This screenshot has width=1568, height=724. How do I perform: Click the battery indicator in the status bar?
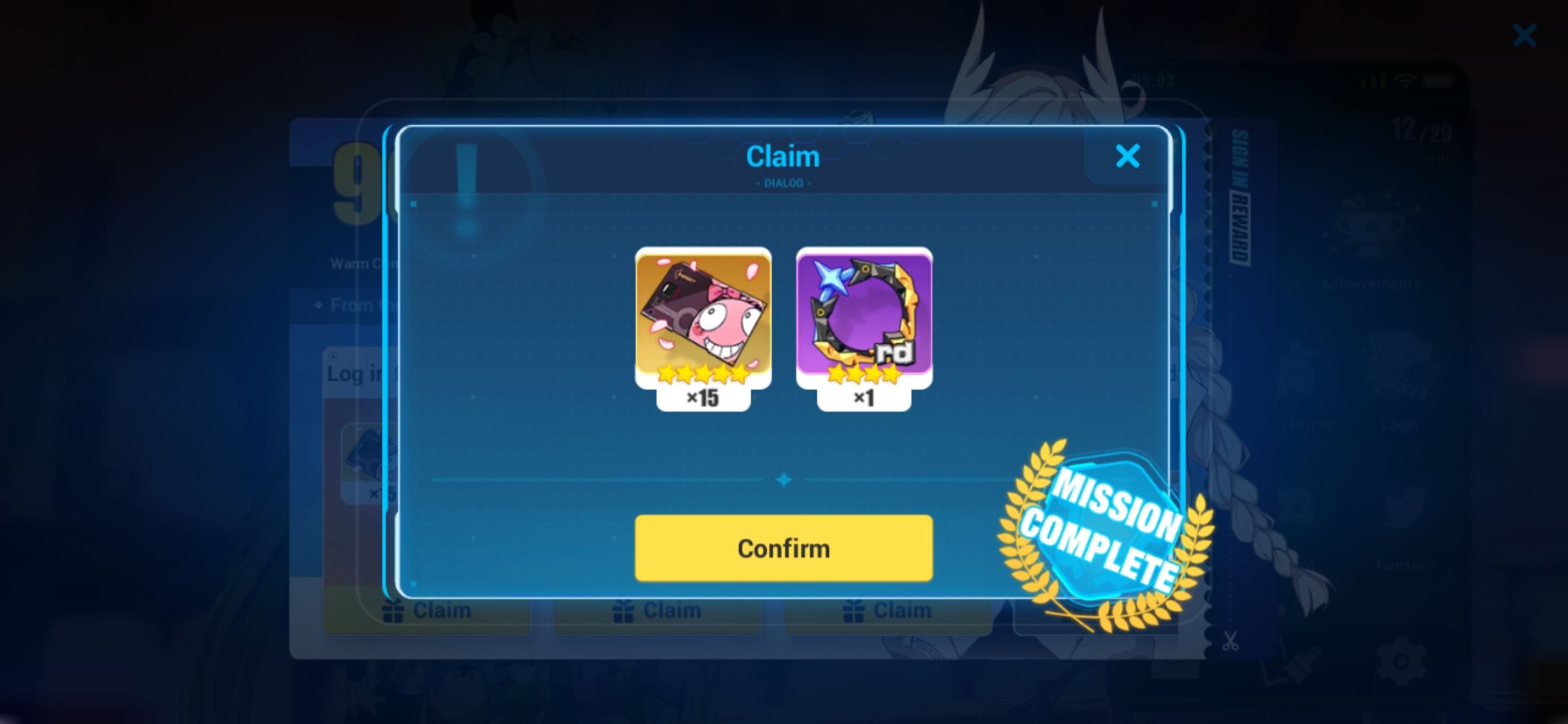pyautogui.click(x=1438, y=80)
